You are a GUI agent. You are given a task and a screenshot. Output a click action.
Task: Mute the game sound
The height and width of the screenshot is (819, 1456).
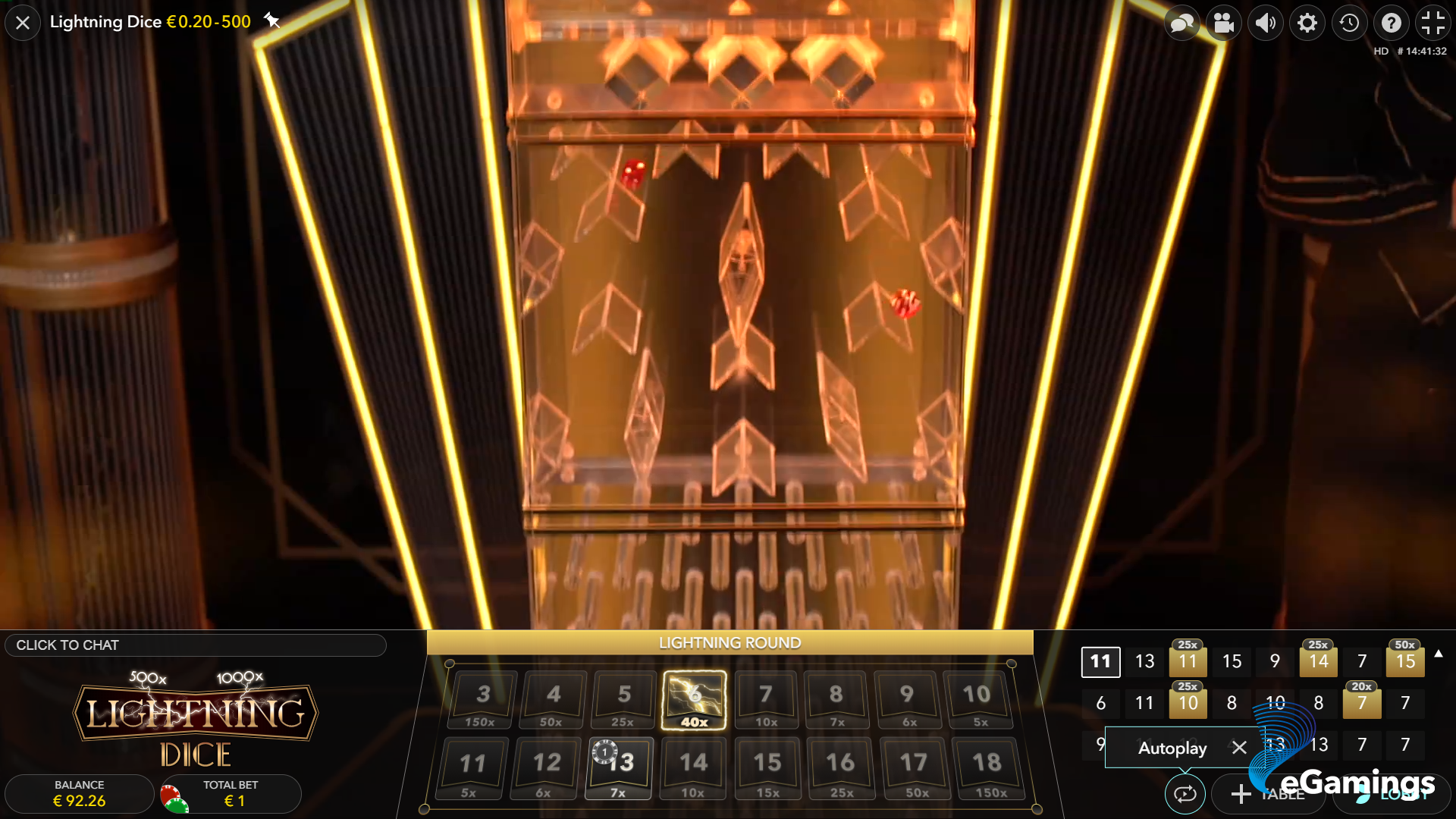pyautogui.click(x=1266, y=24)
